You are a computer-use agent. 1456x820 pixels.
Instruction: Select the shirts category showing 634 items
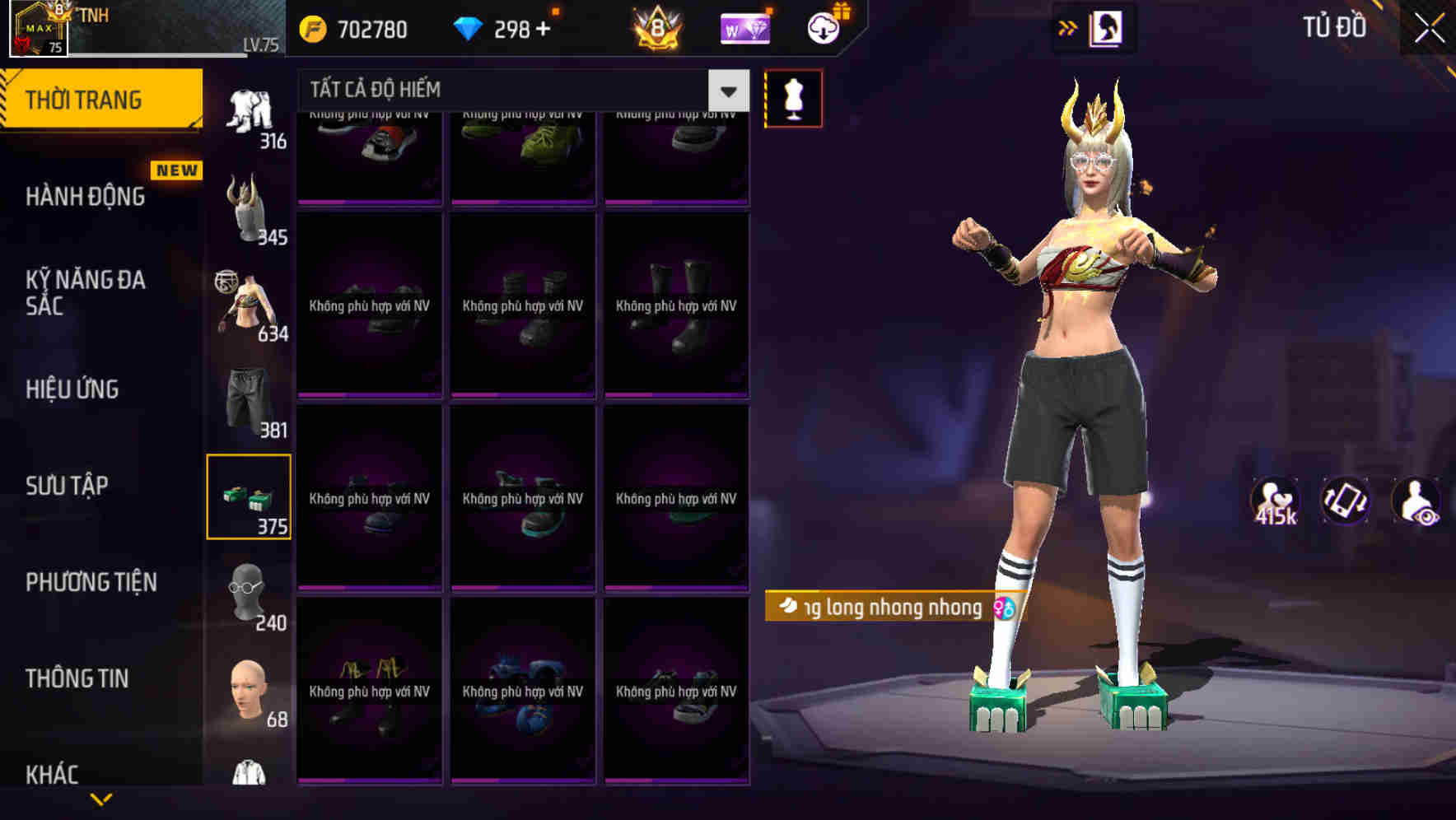click(x=247, y=309)
